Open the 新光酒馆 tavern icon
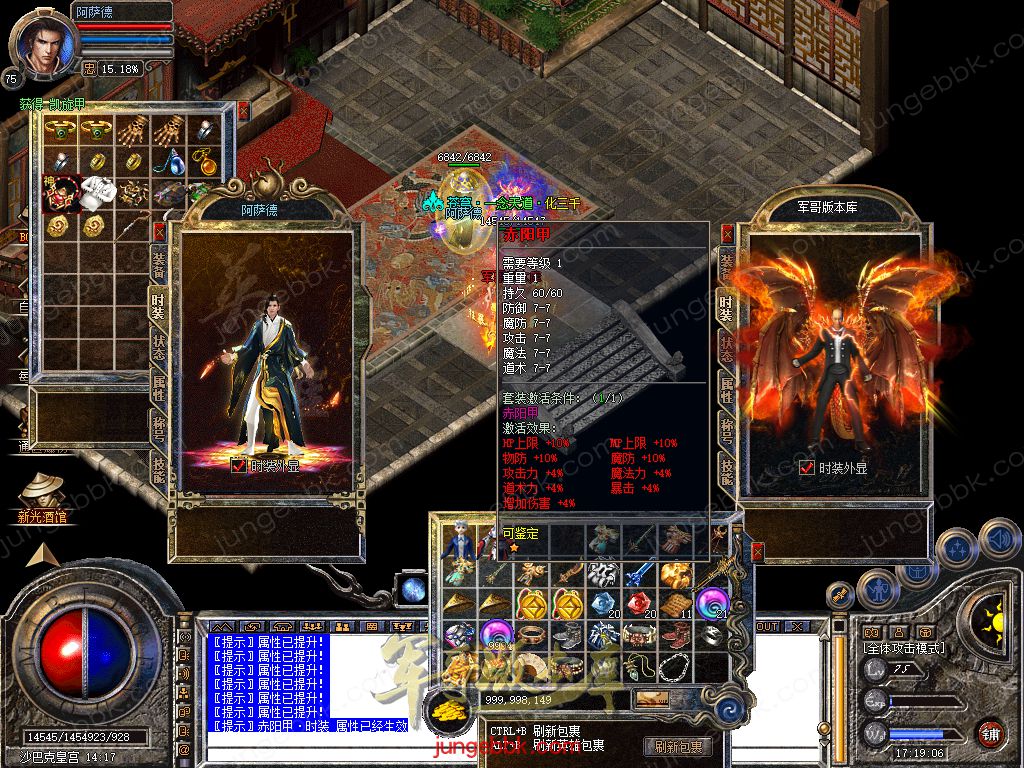 [x=42, y=493]
